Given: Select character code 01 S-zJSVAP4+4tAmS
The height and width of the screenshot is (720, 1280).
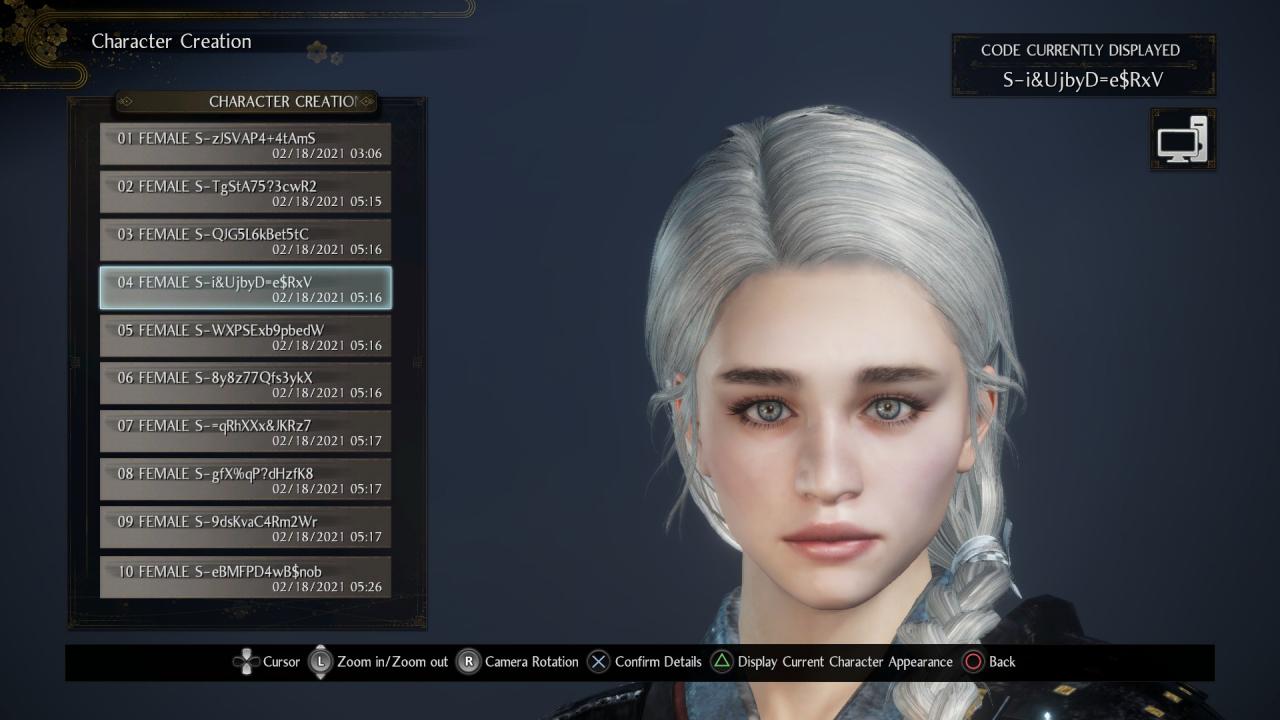Looking at the screenshot, I should (x=245, y=145).
